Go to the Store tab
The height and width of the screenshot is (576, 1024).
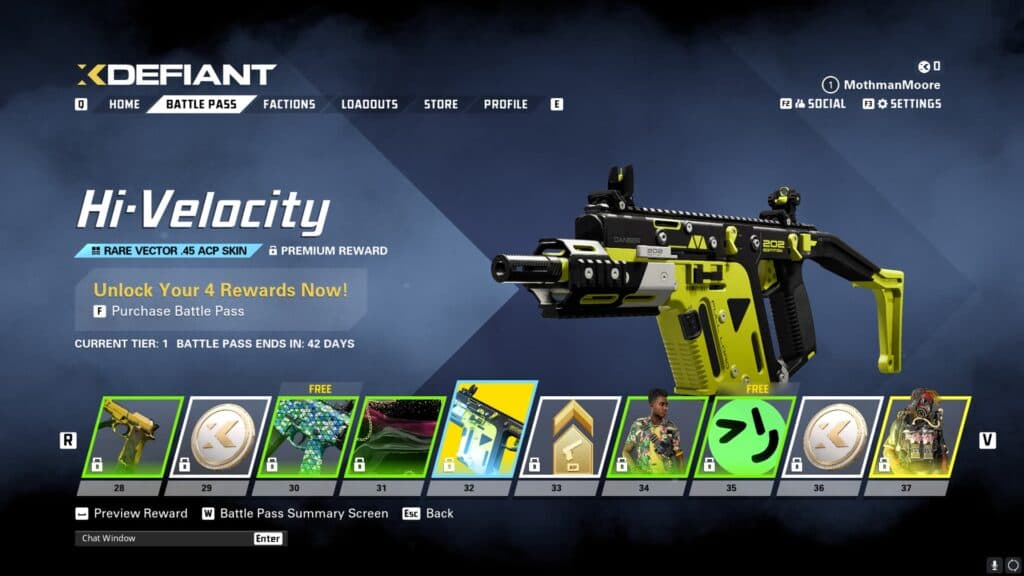click(x=440, y=104)
